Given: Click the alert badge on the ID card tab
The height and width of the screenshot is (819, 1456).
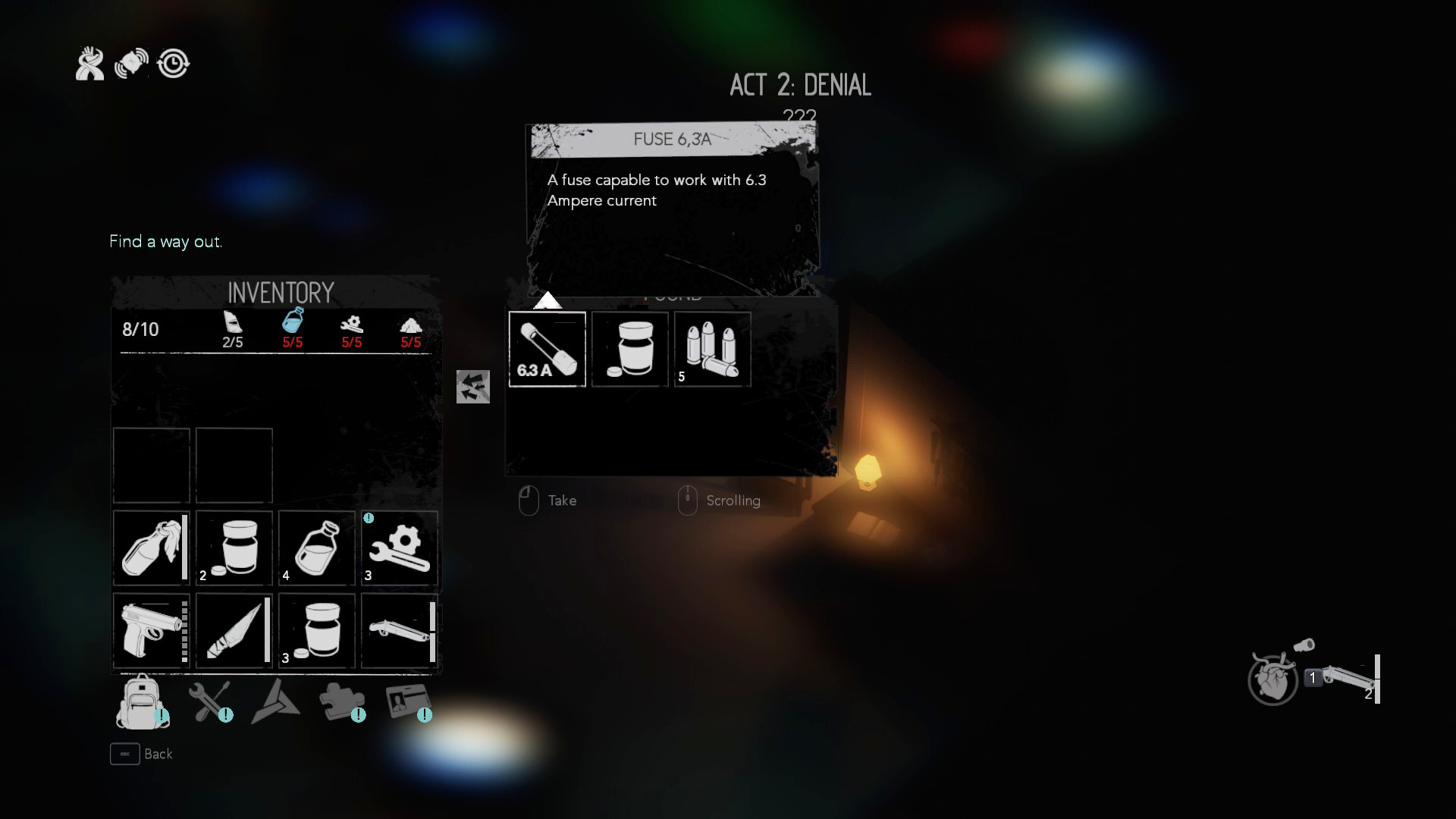Looking at the screenshot, I should pos(425,714).
